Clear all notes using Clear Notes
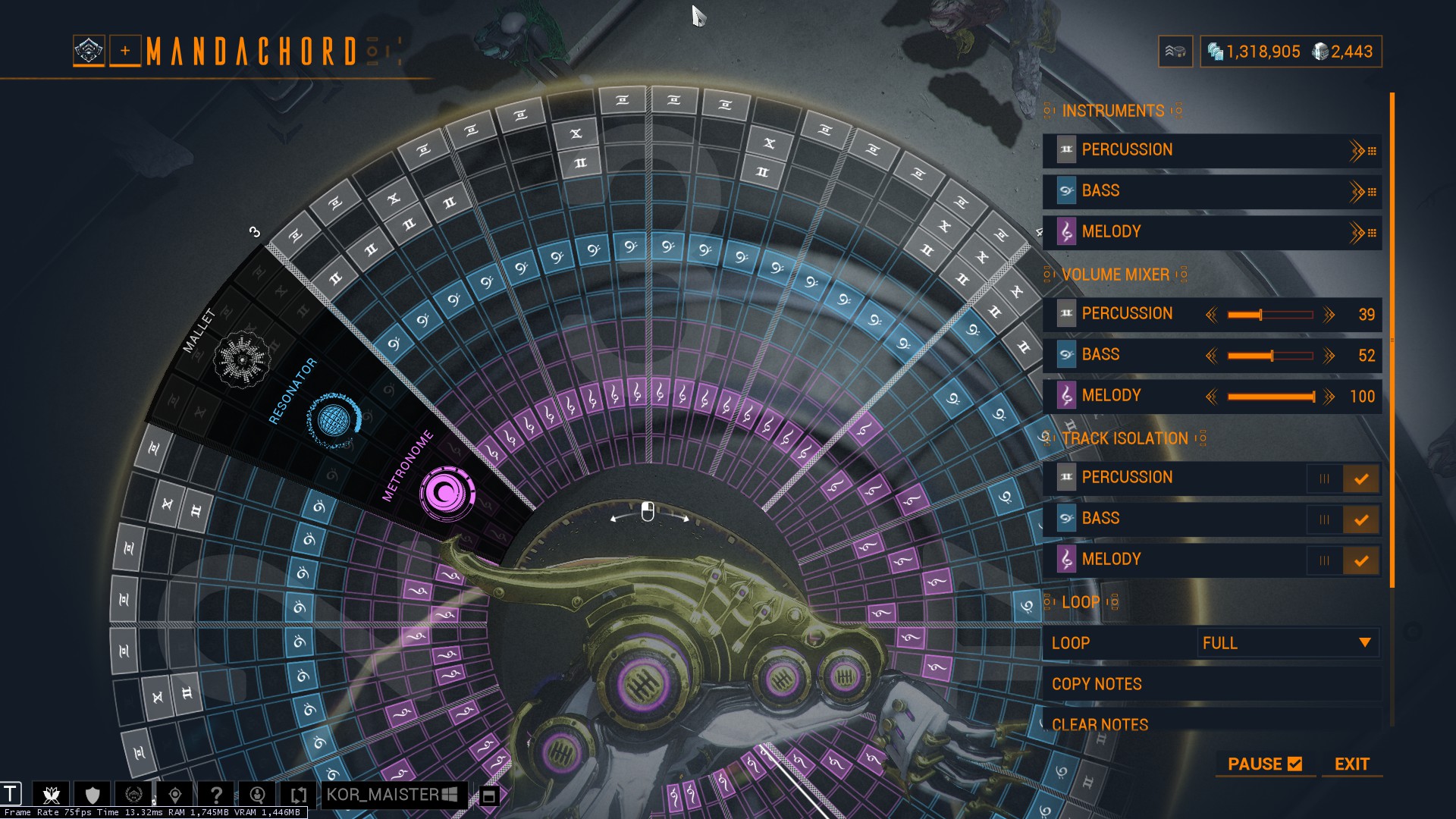Image resolution: width=1456 pixels, height=819 pixels. click(1100, 724)
